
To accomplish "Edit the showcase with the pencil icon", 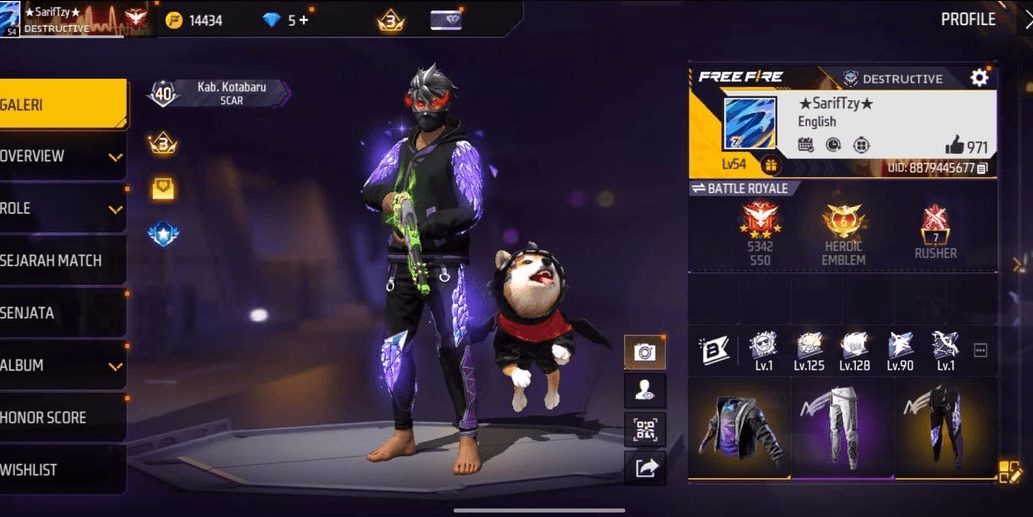I will point(1009,472).
